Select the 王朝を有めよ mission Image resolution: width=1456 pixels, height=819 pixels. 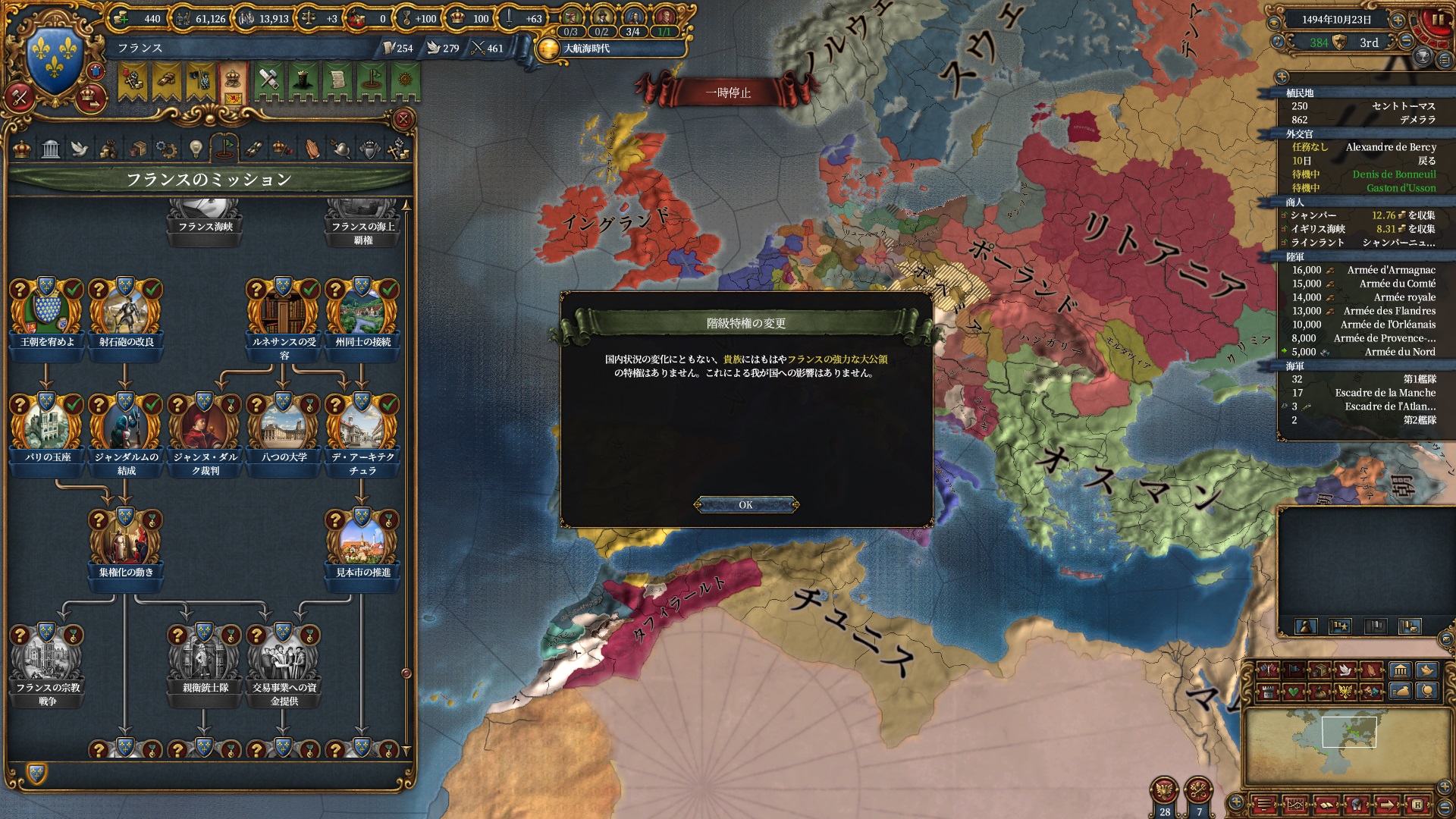click(x=47, y=312)
